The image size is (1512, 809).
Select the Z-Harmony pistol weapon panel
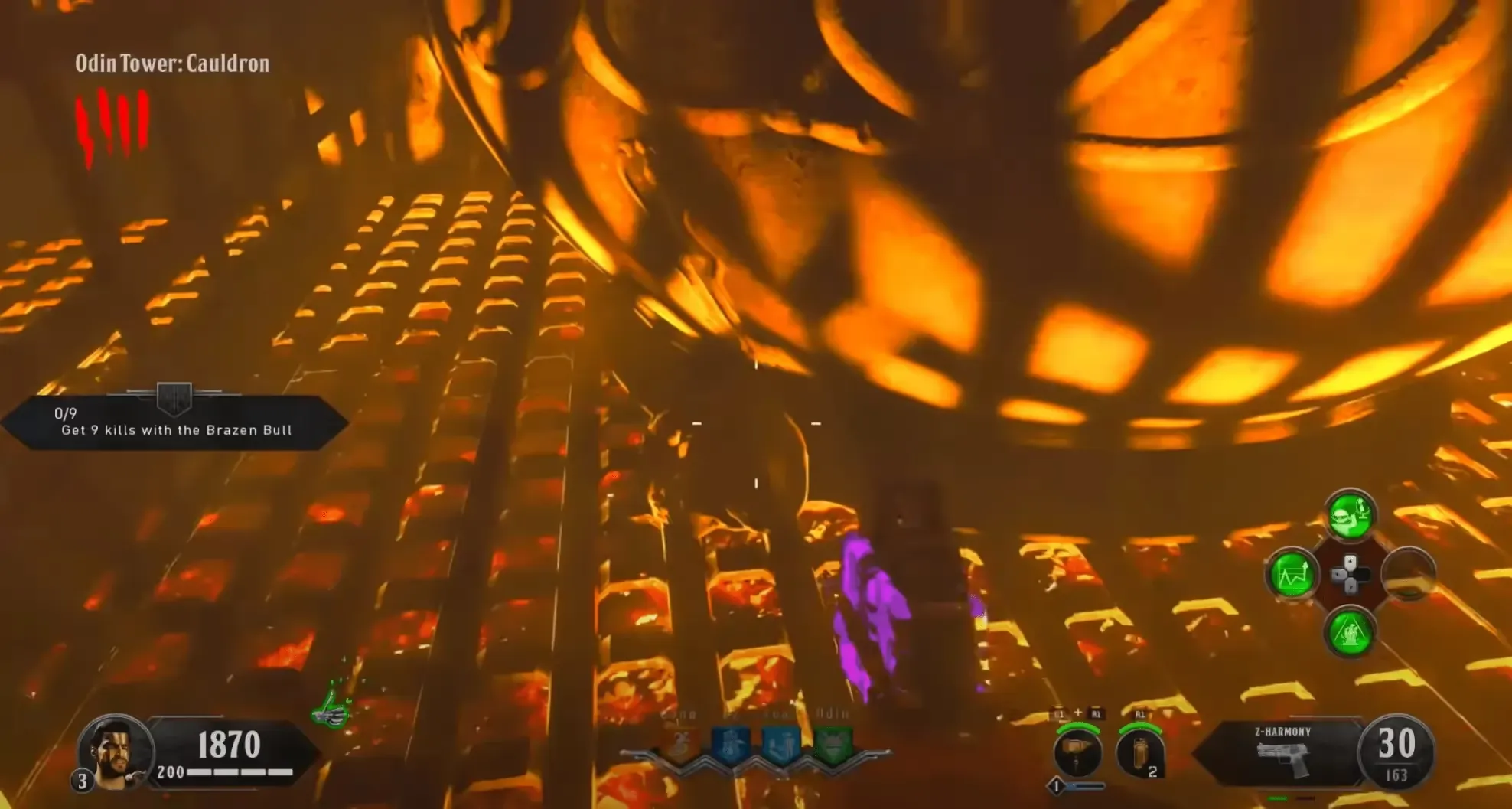pyautogui.click(x=1283, y=752)
